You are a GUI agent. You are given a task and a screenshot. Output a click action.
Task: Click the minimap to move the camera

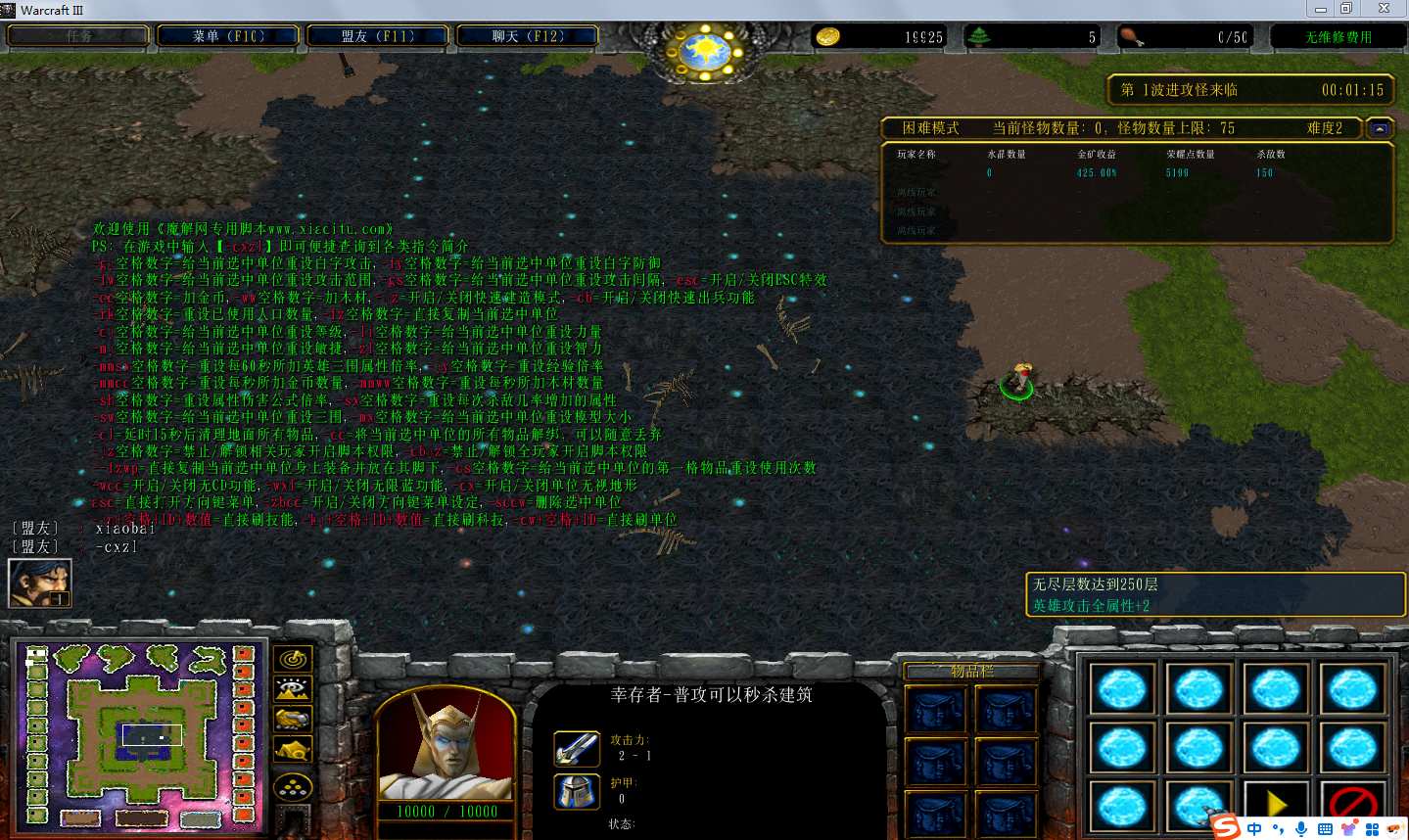137,734
